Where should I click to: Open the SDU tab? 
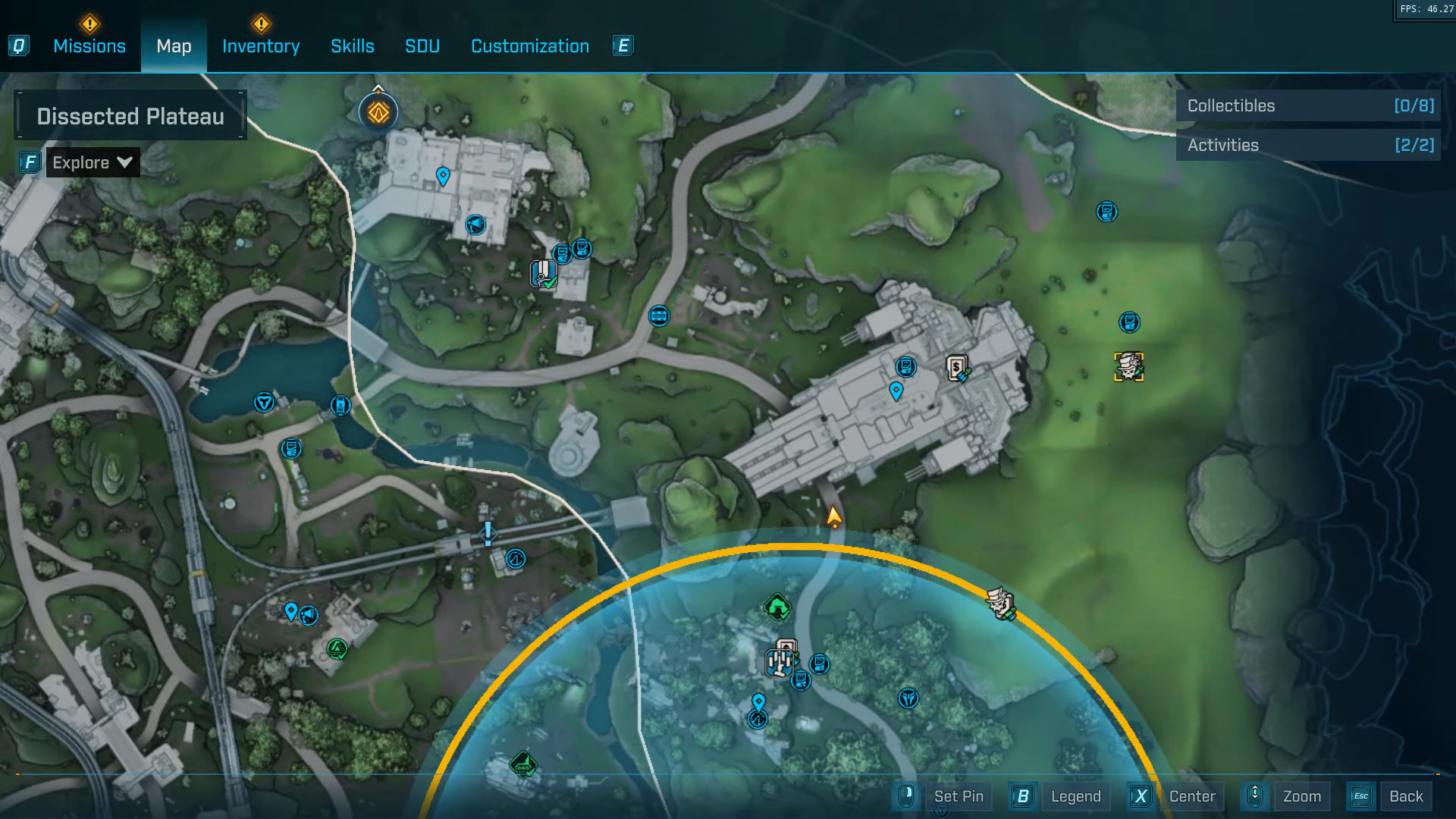pos(422,46)
